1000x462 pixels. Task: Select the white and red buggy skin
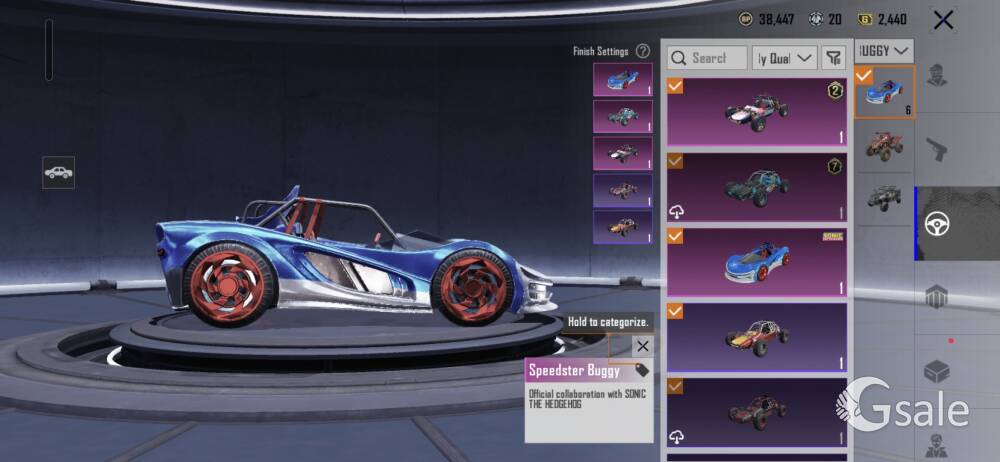757,112
